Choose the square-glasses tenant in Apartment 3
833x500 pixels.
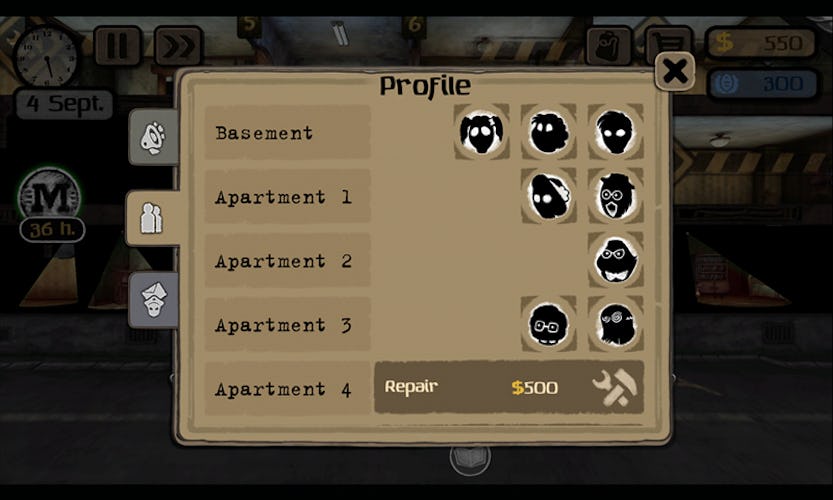point(548,324)
